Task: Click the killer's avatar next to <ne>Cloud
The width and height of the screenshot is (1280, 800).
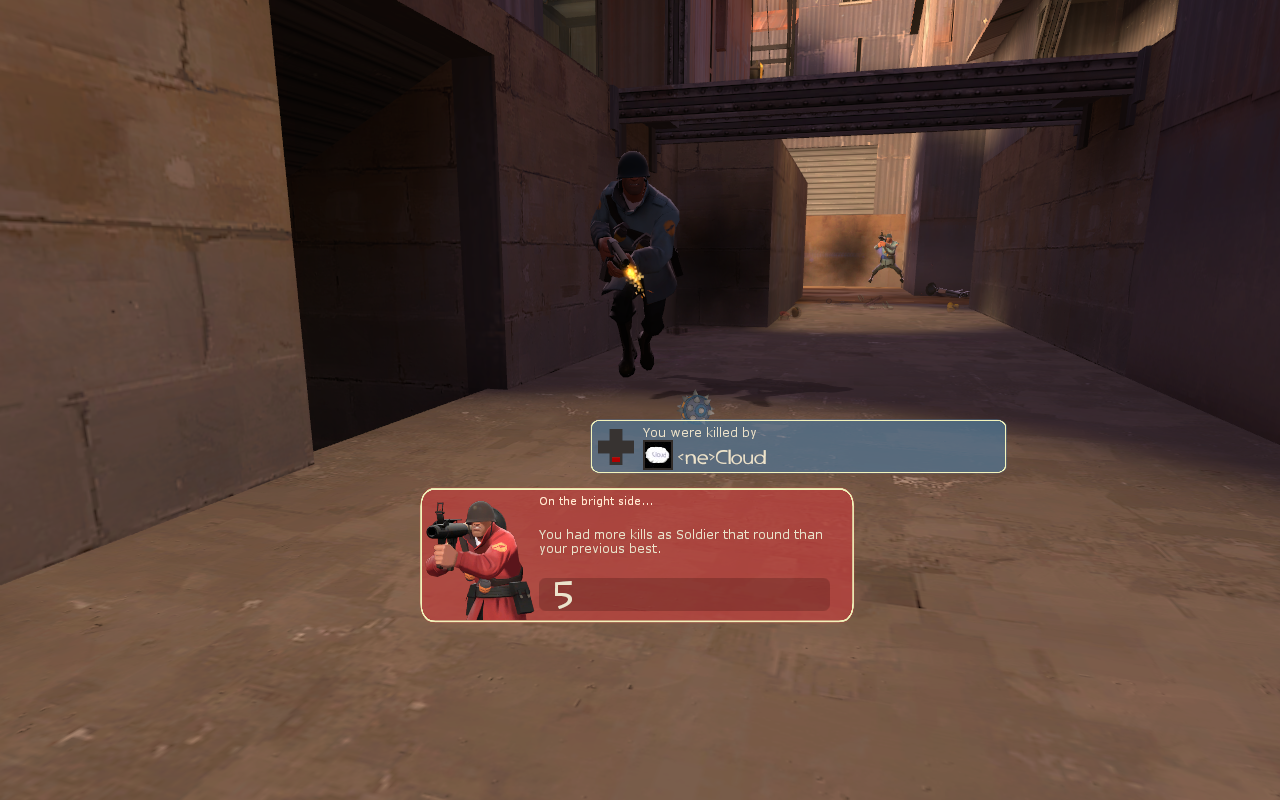Action: click(x=657, y=456)
